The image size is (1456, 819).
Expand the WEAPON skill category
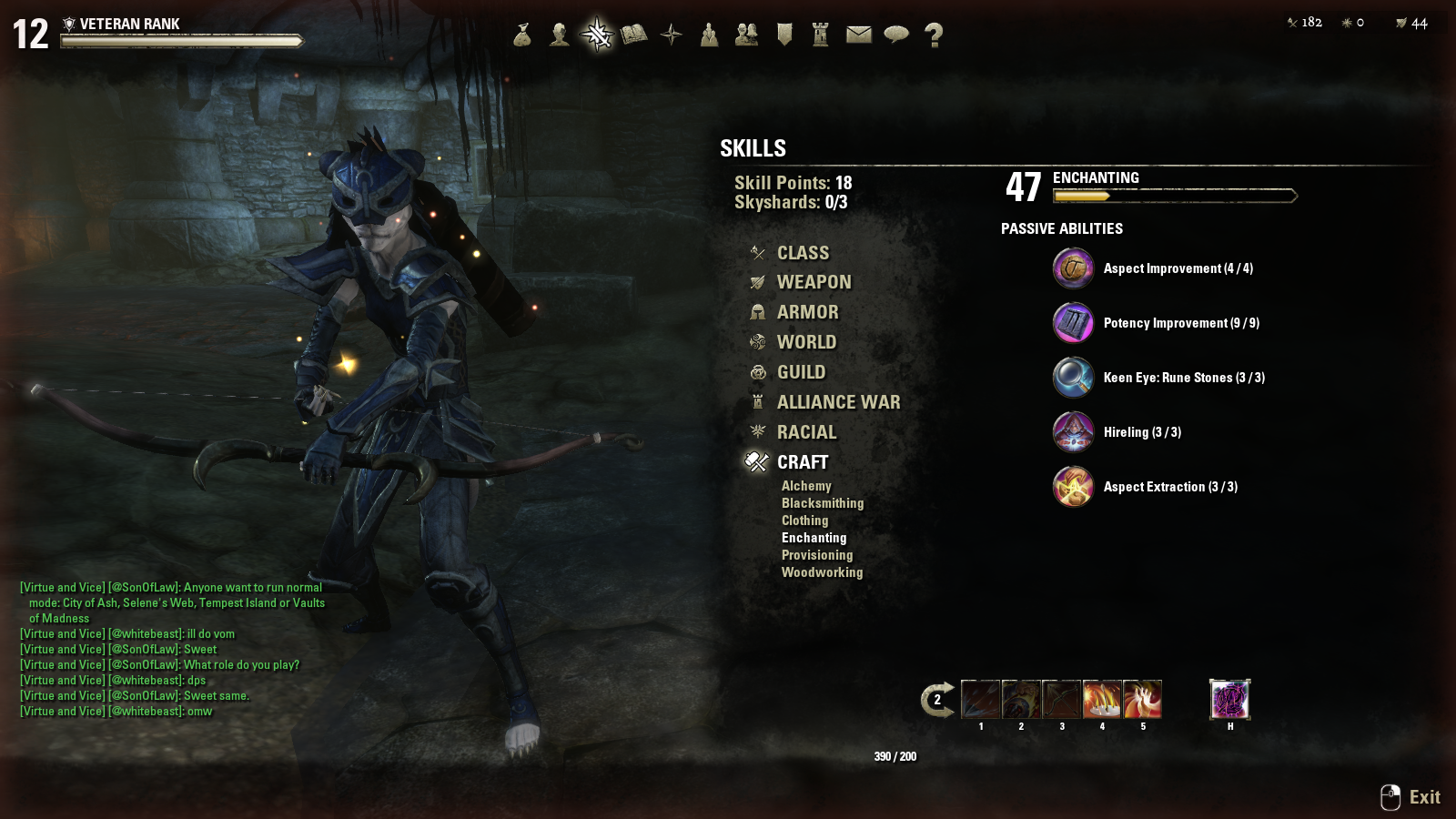tap(814, 283)
